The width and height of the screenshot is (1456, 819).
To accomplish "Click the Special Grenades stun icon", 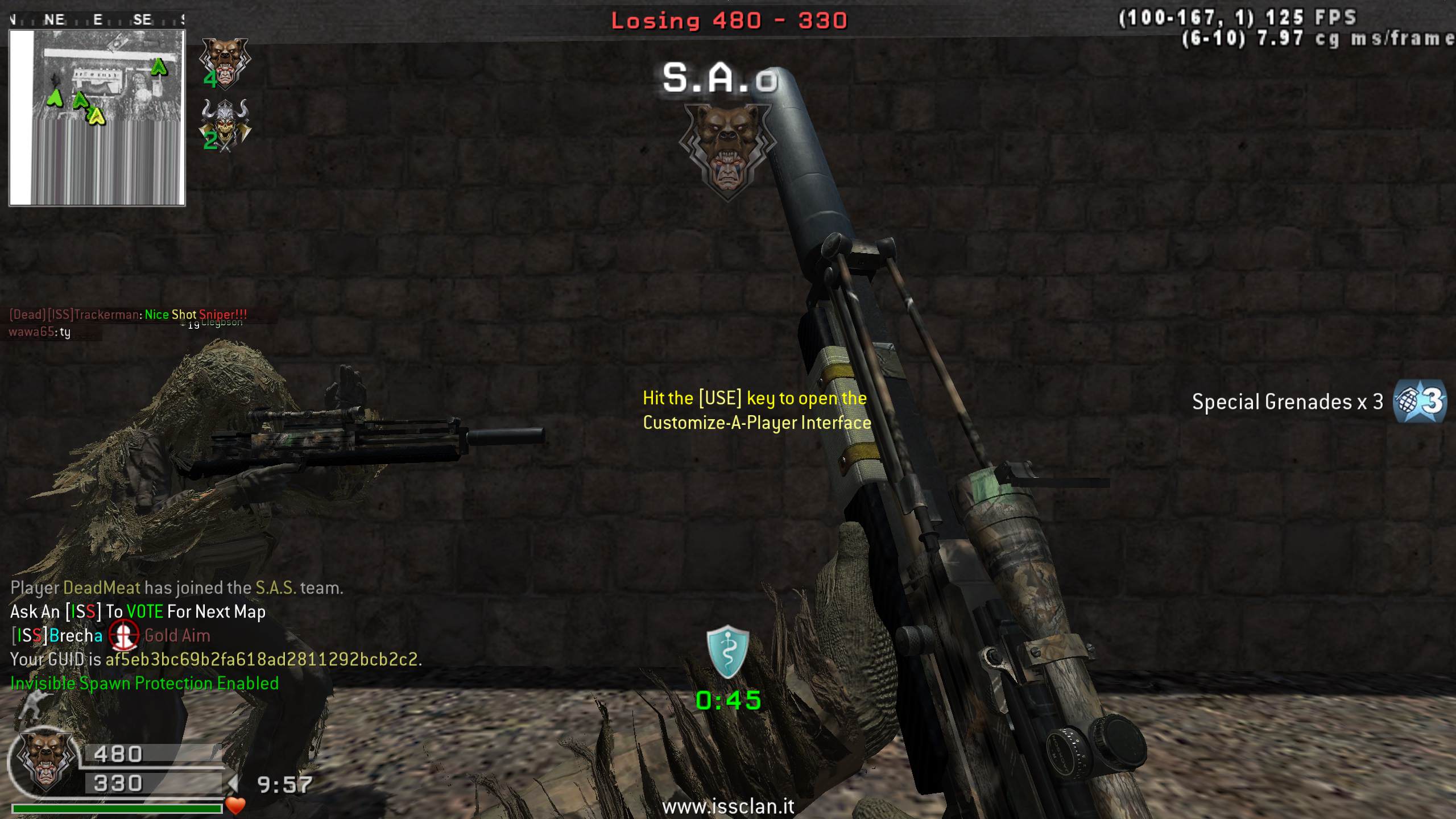I will click(1420, 402).
